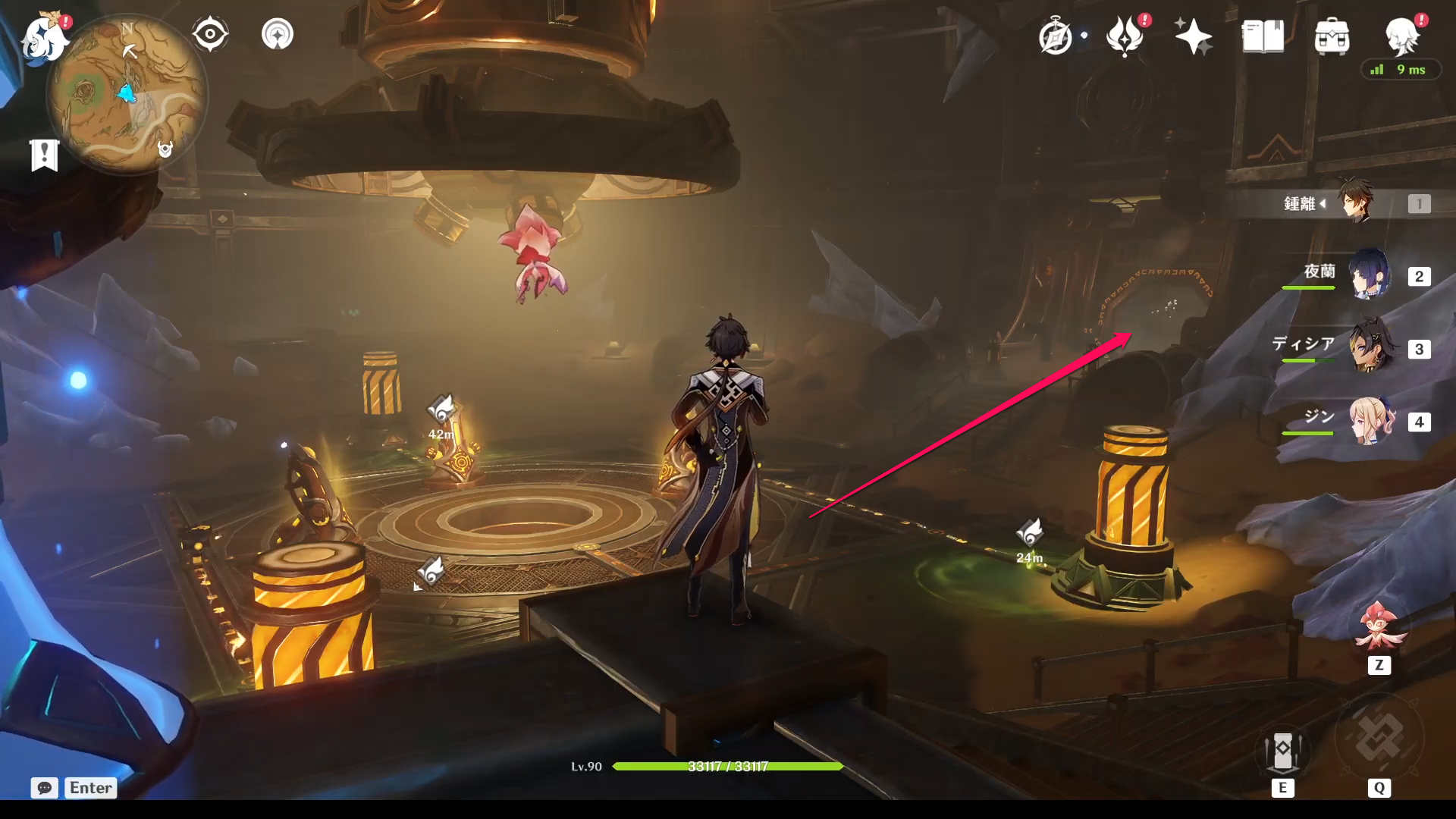Viewport: 1456px width, 819px height.
Task: Open the quest banner with exclamation mark
Action: [45, 155]
